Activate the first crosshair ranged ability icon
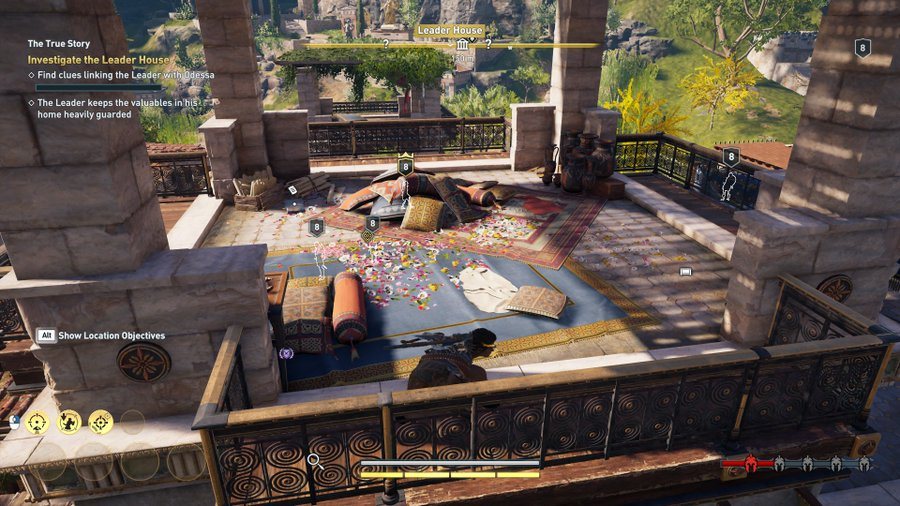The height and width of the screenshot is (506, 900). 37,422
